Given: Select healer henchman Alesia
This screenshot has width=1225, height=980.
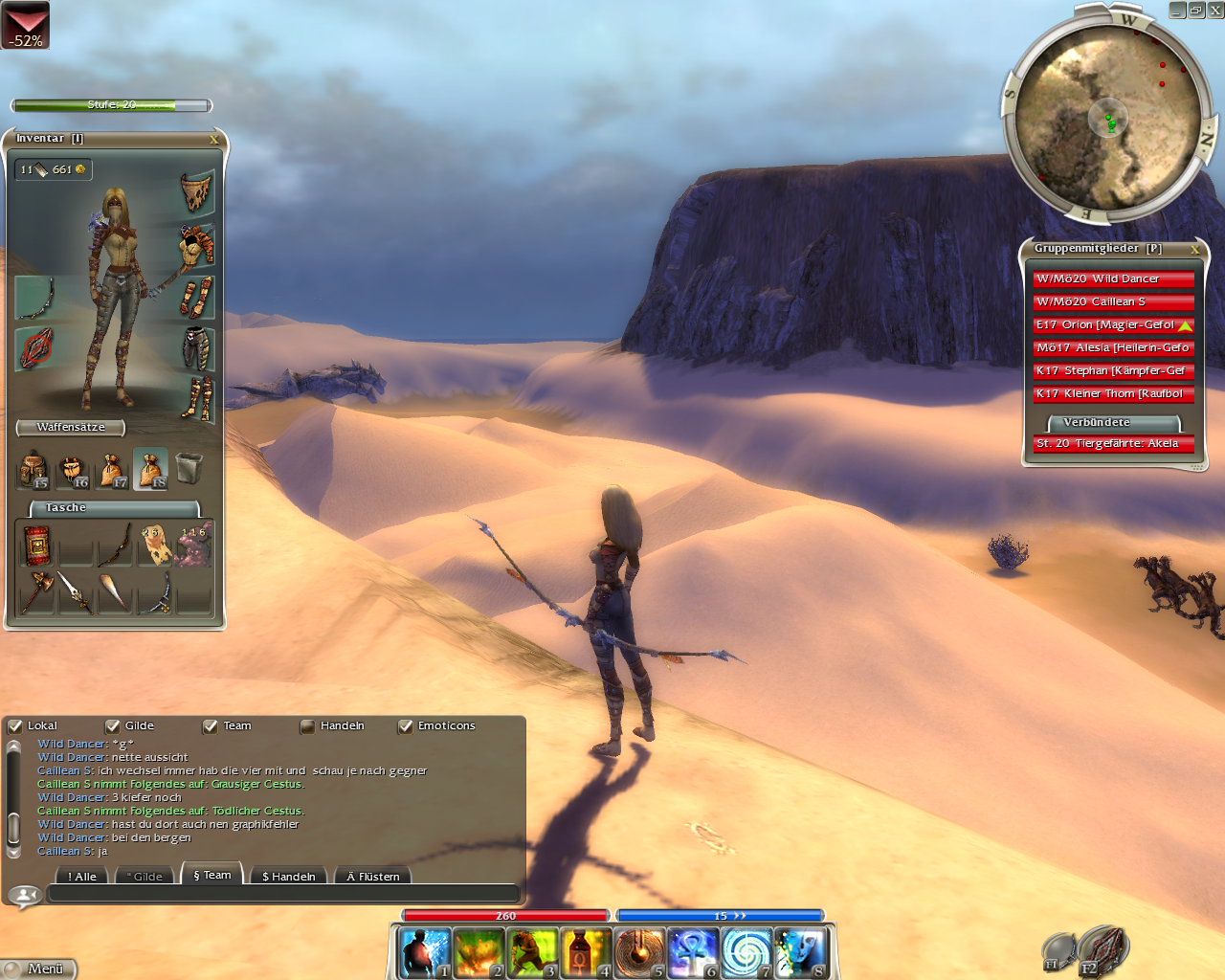Looking at the screenshot, I should 1113,347.
